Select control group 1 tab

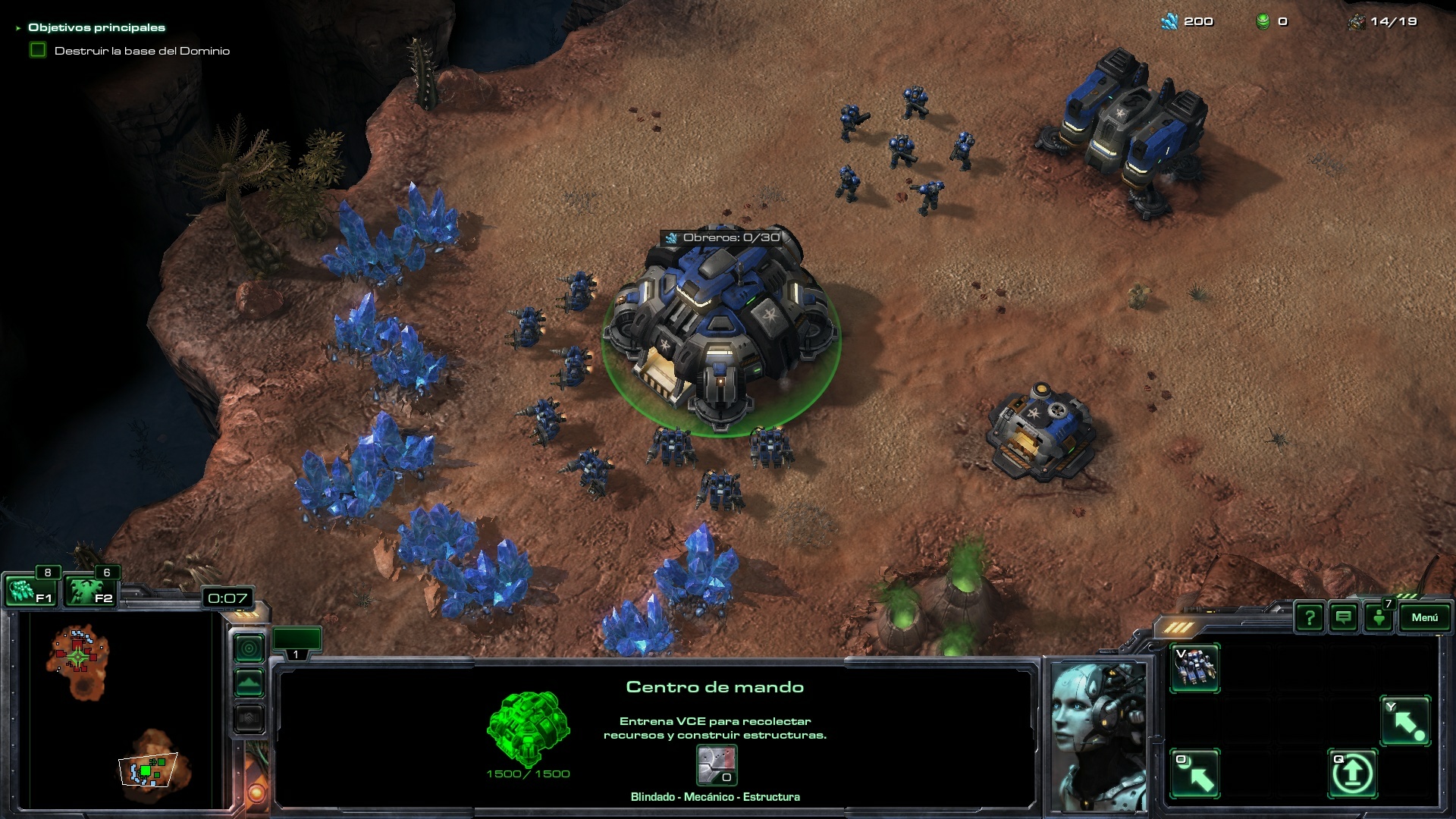click(297, 642)
